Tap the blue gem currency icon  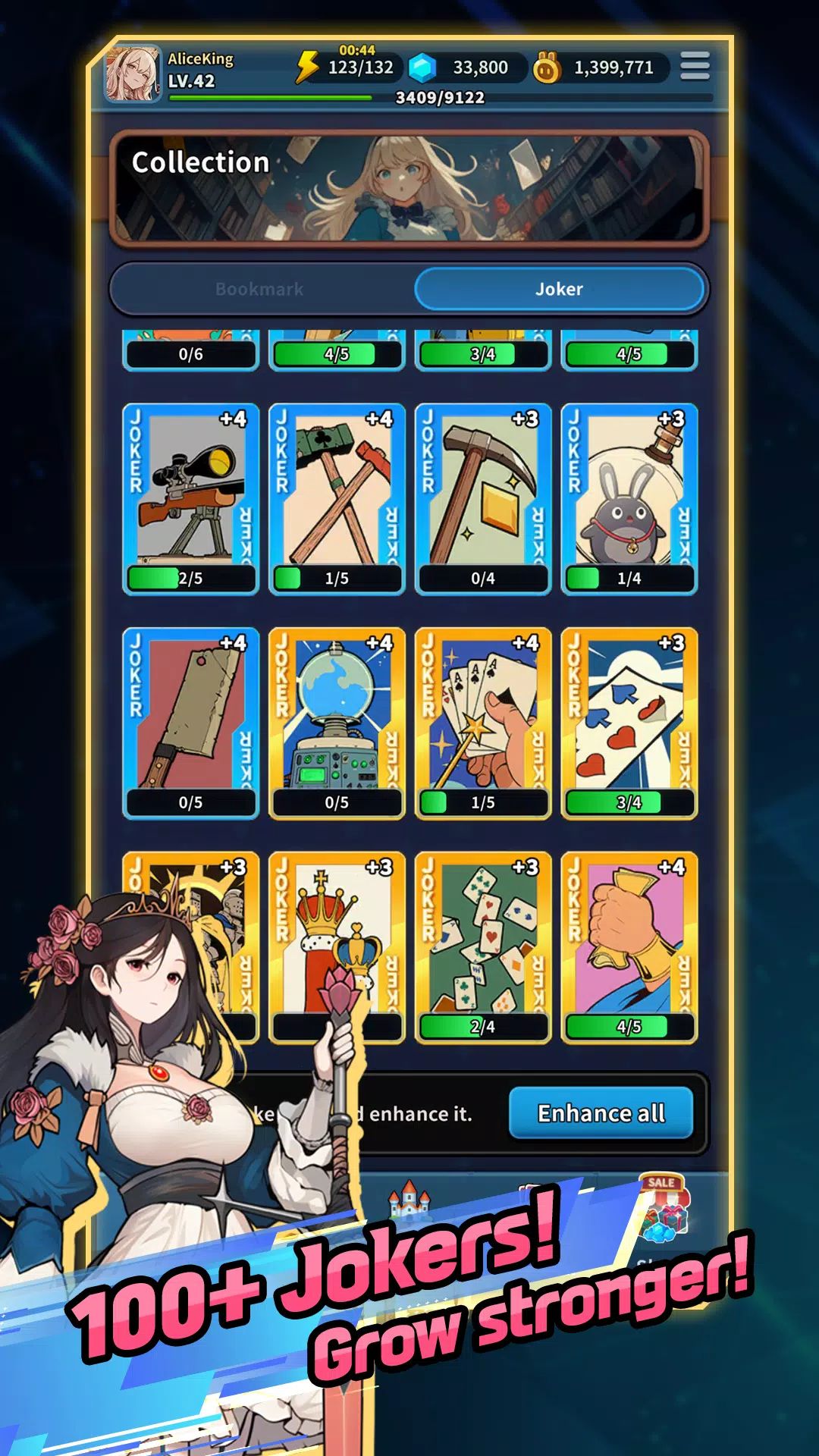(422, 68)
